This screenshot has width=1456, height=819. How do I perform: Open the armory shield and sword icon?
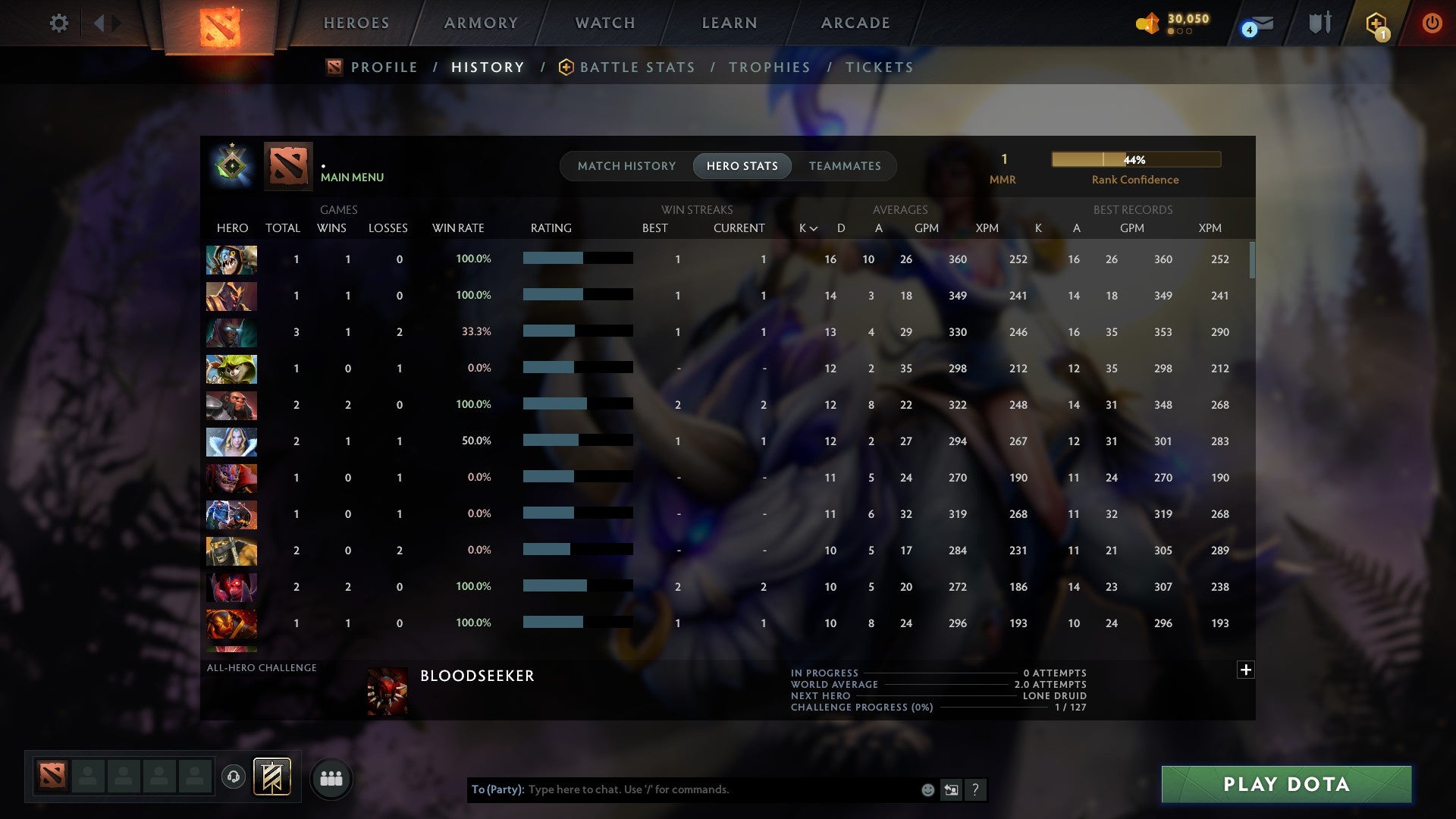click(x=1319, y=23)
